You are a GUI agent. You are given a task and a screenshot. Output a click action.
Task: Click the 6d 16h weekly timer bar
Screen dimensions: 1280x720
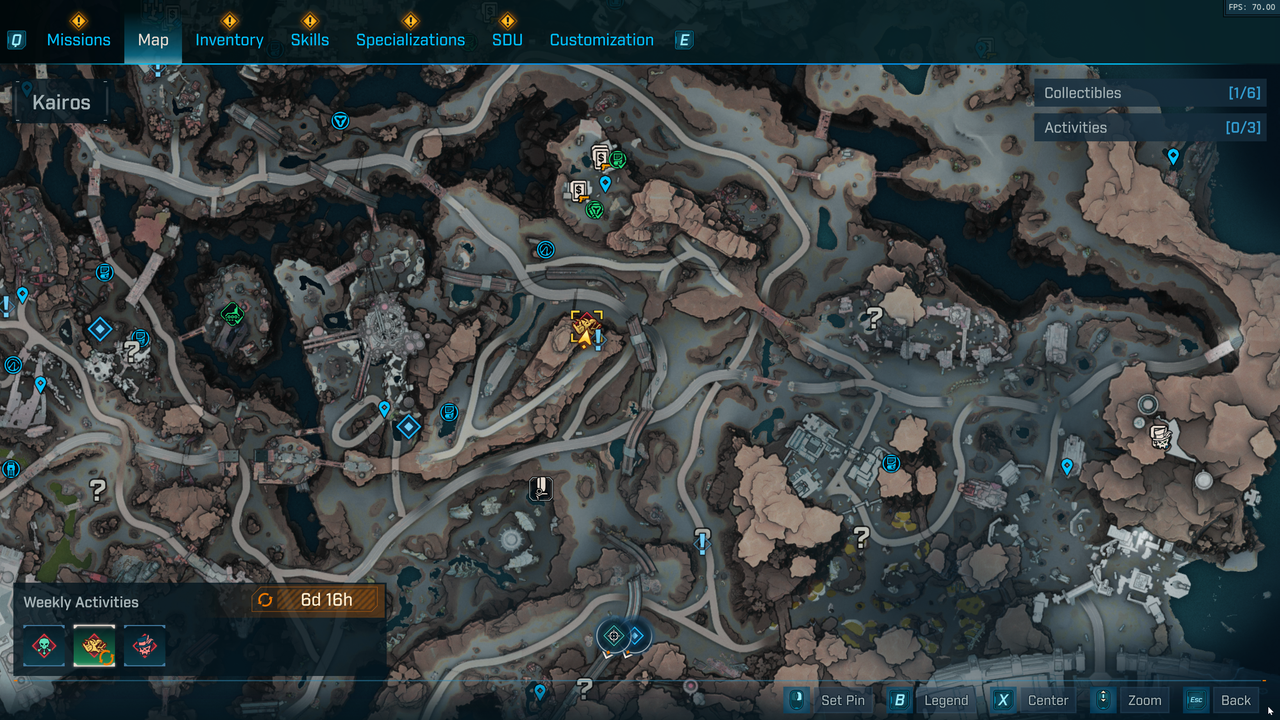pyautogui.click(x=327, y=599)
